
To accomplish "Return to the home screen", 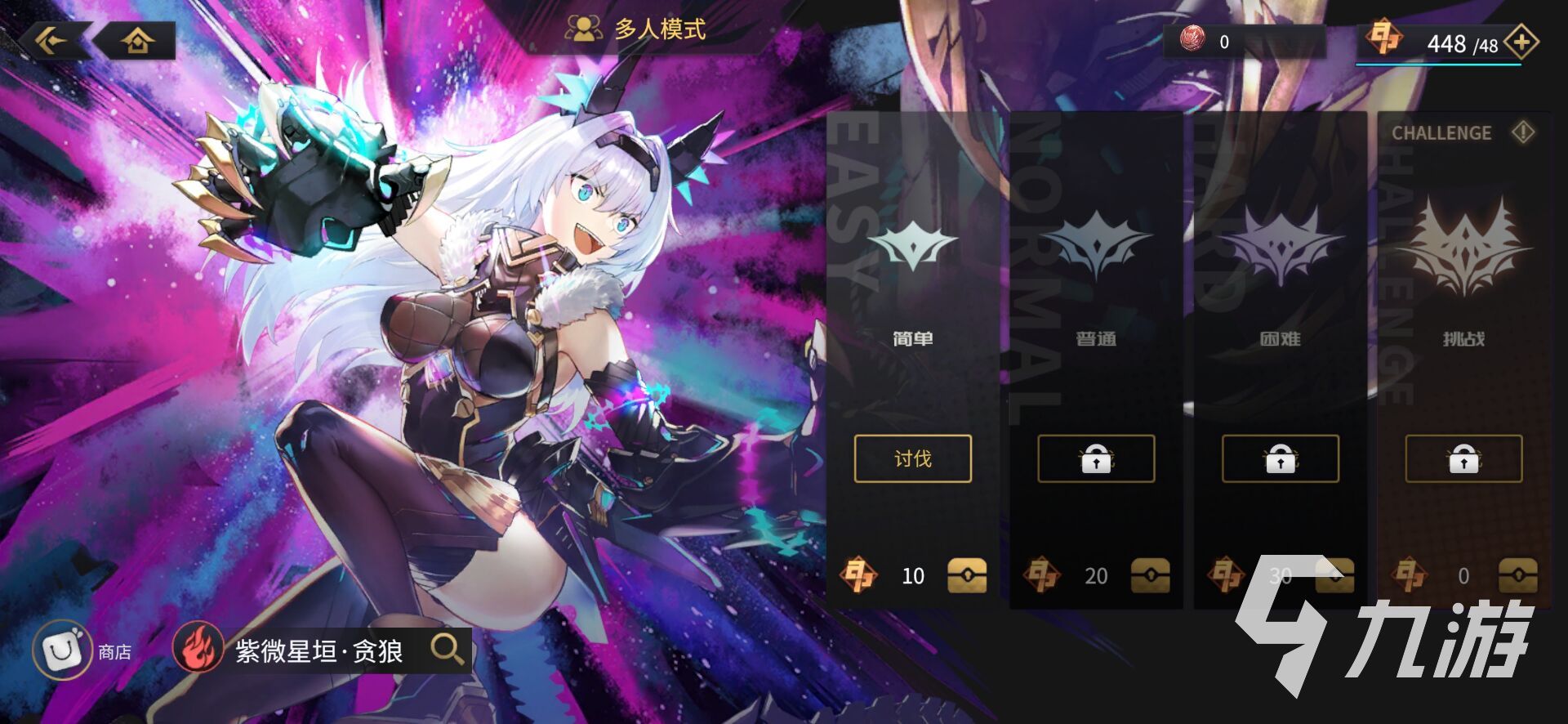I will click(137, 40).
